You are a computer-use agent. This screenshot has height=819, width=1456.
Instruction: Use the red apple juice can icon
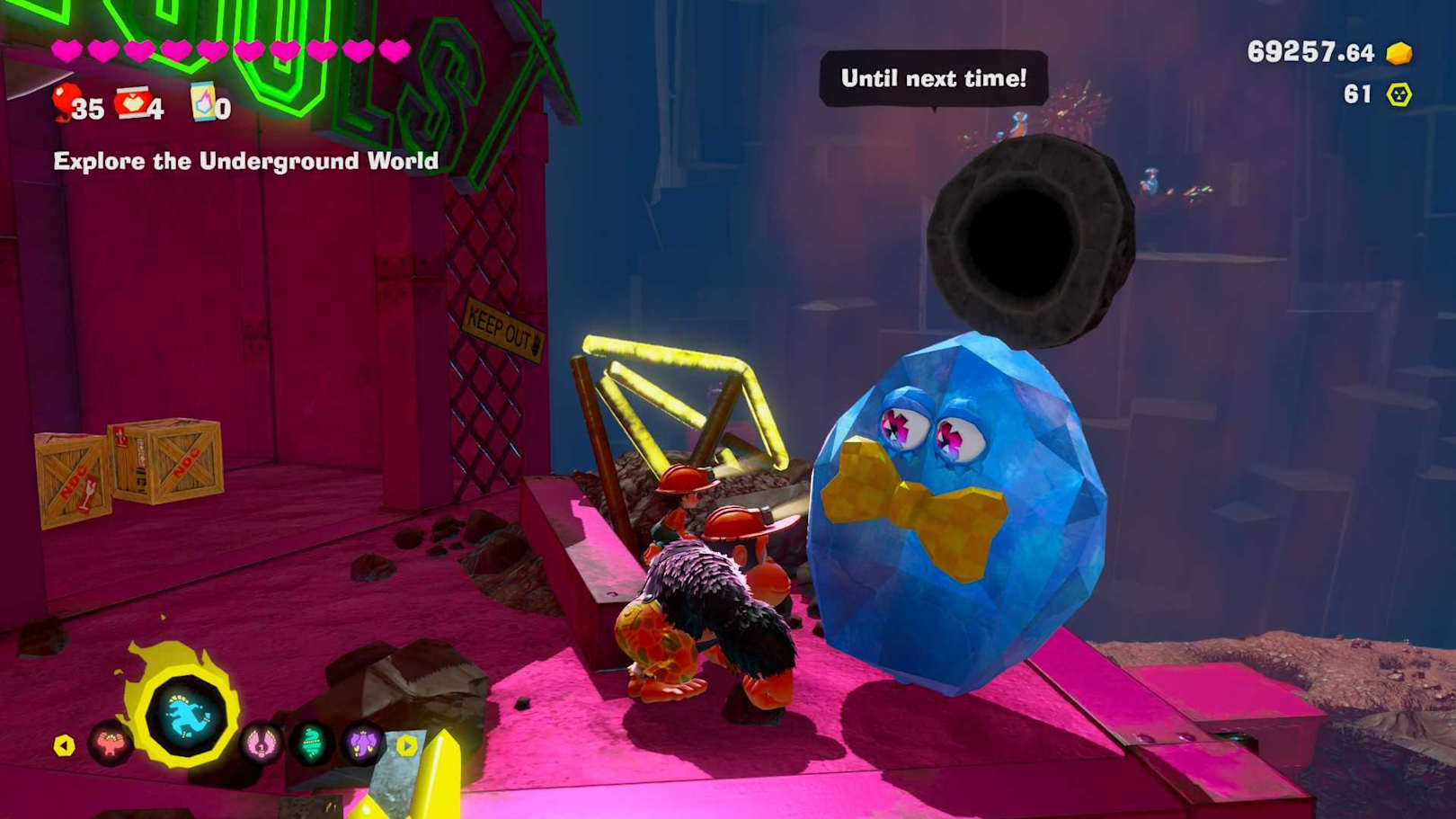133,103
